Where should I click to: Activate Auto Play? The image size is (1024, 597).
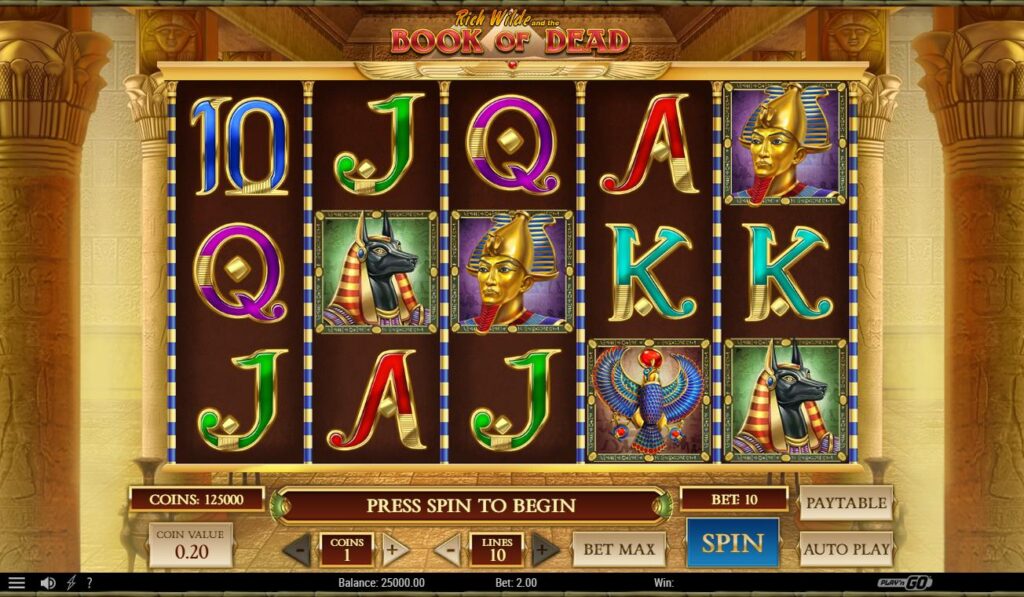846,549
